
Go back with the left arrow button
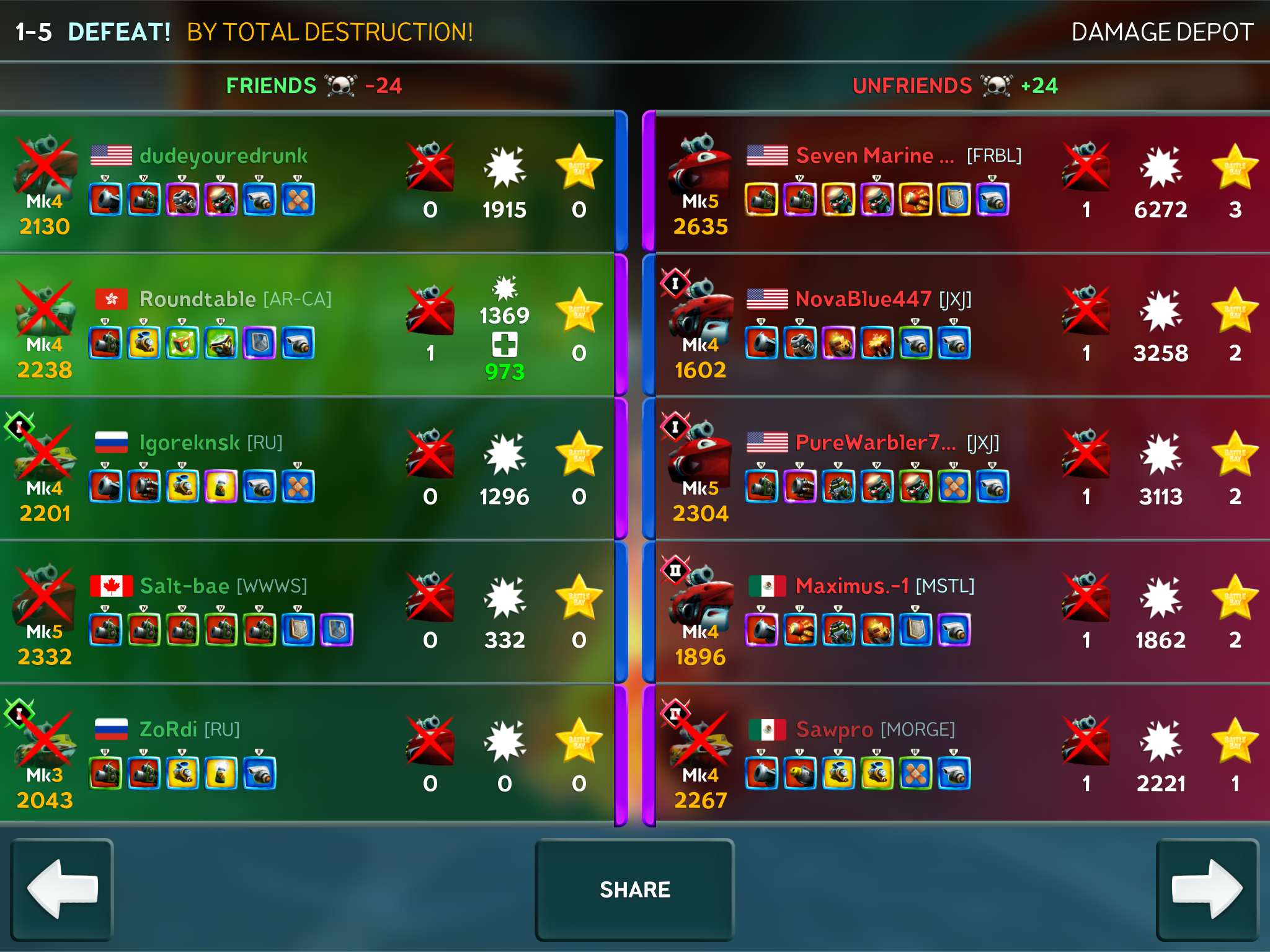coord(62,889)
